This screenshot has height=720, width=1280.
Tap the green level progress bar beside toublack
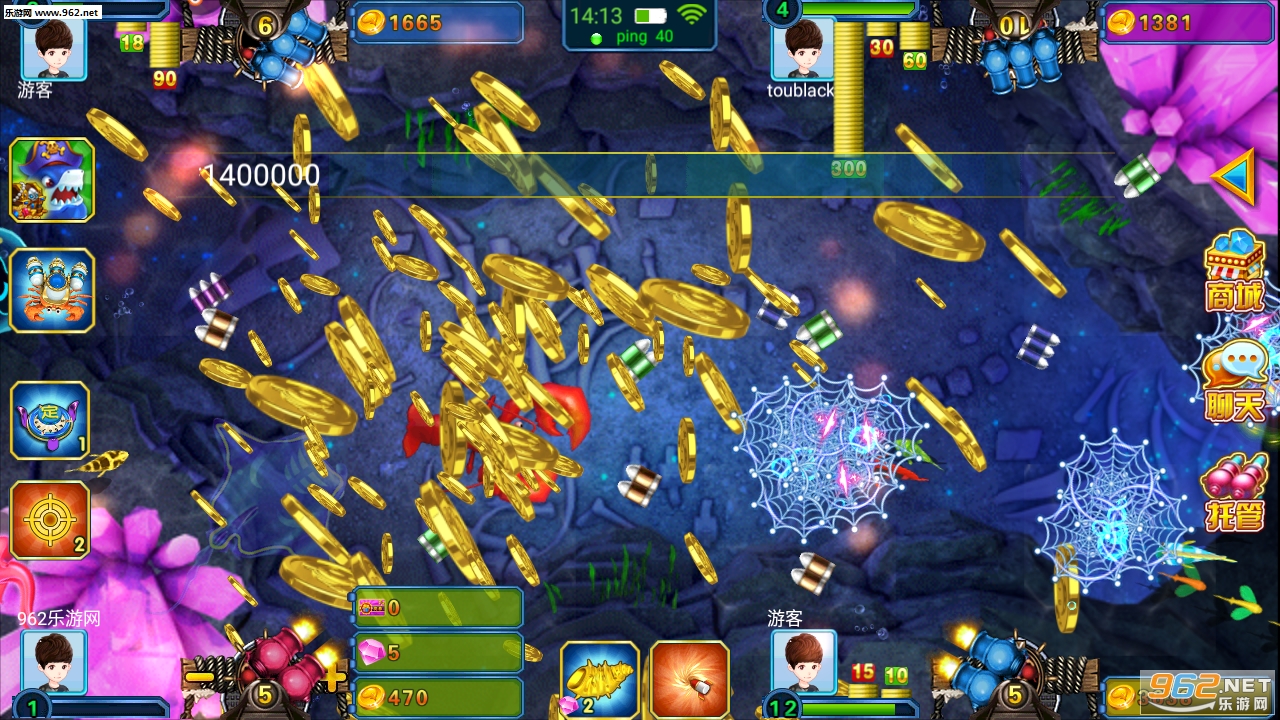coord(860,8)
